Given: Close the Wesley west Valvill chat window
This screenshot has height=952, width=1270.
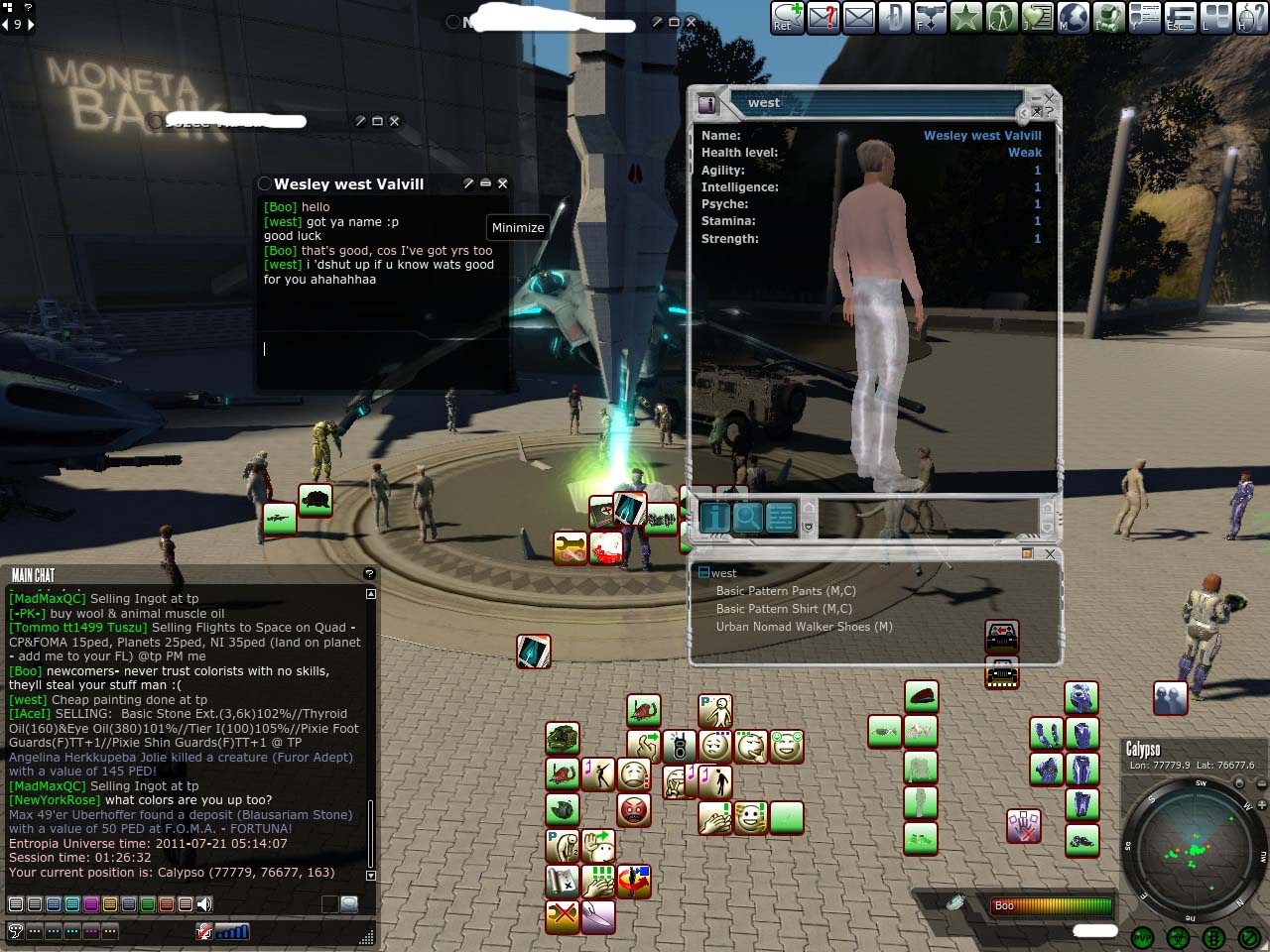Looking at the screenshot, I should click(x=502, y=183).
